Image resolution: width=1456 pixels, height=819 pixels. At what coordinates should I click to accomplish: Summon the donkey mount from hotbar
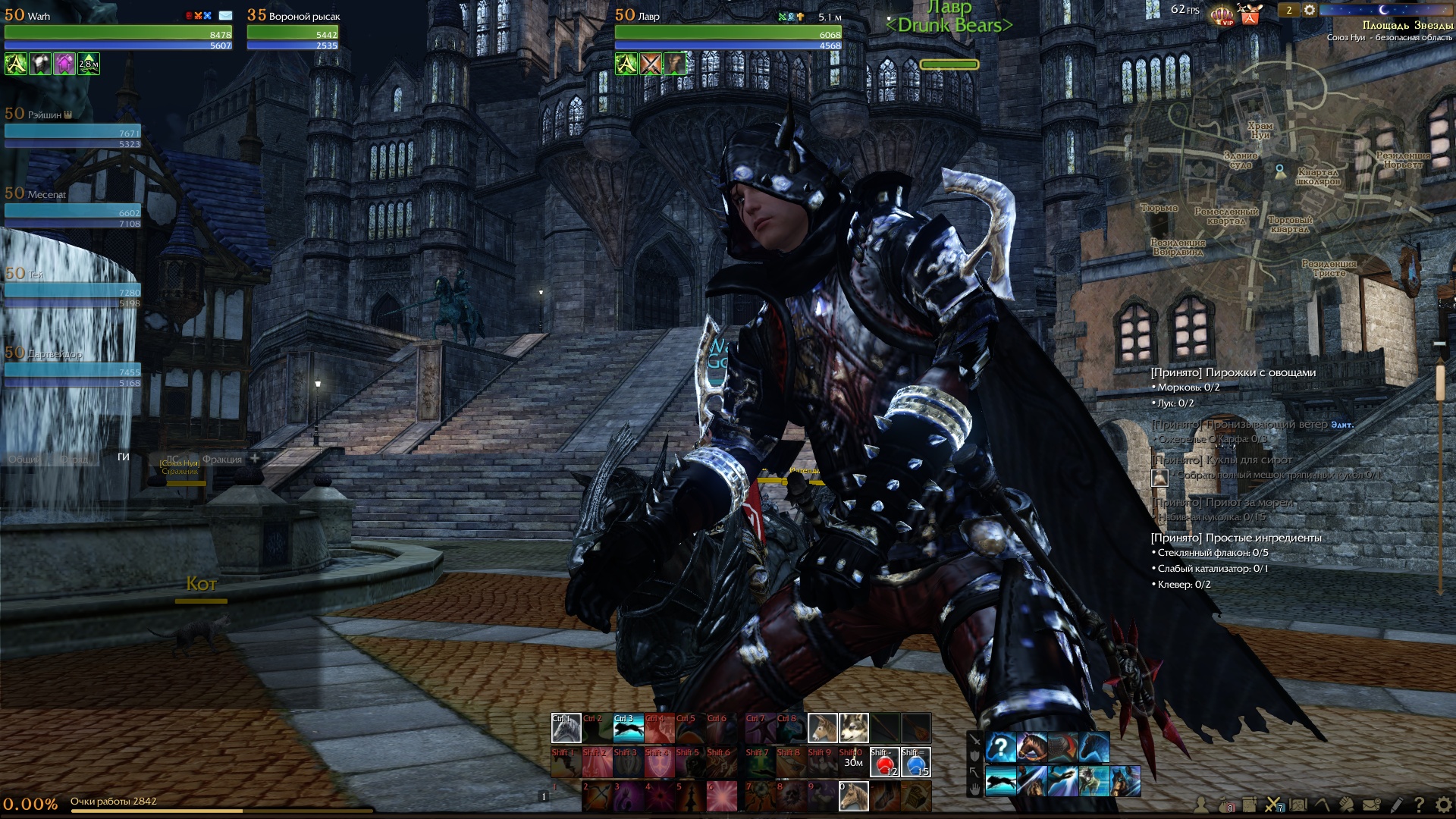tap(822, 728)
